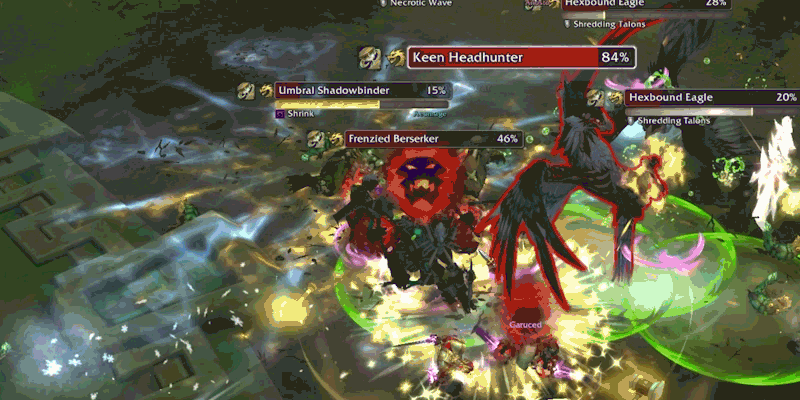
Task: Click the Frenzied Berserker nameplate
Action: [434, 138]
